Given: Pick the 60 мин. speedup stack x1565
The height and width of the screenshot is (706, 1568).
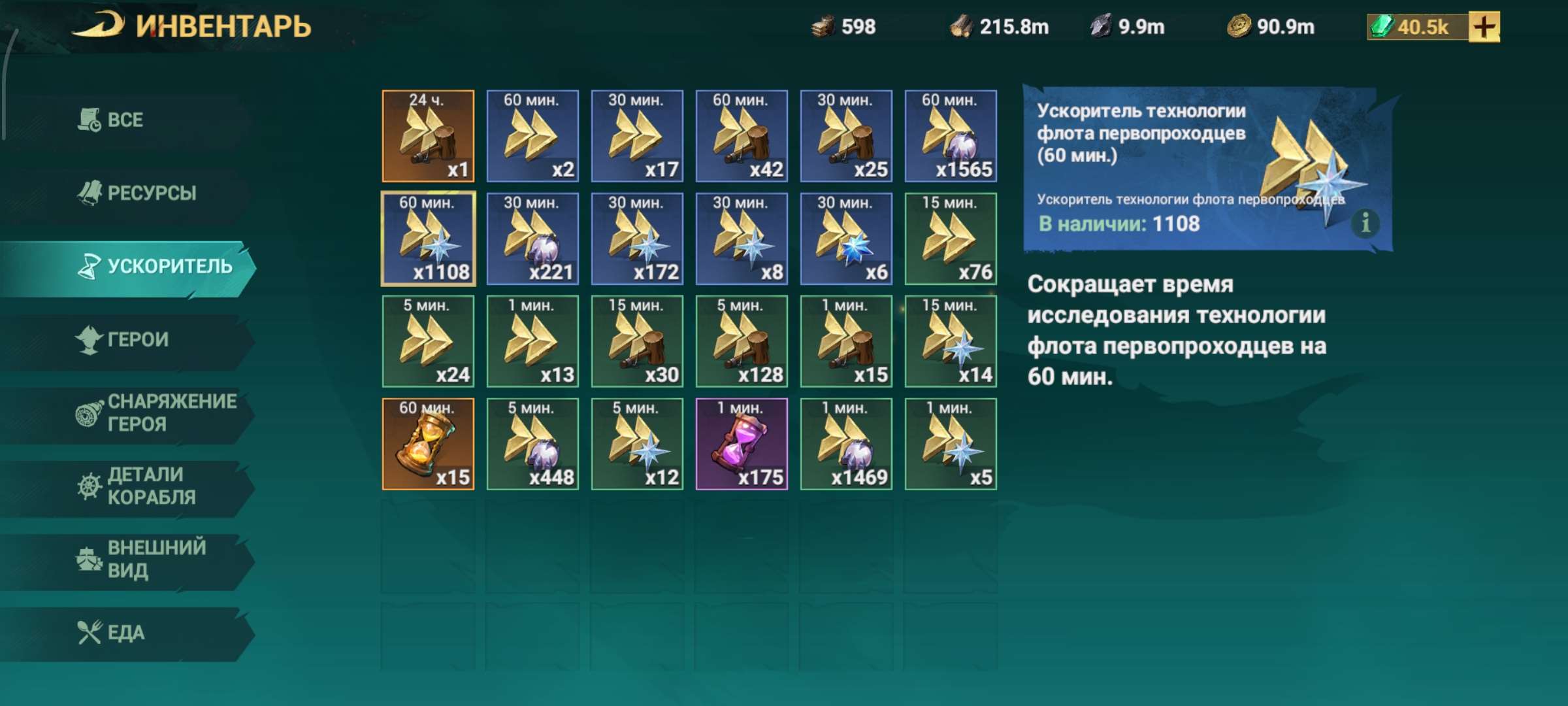Looking at the screenshot, I should click(x=951, y=136).
